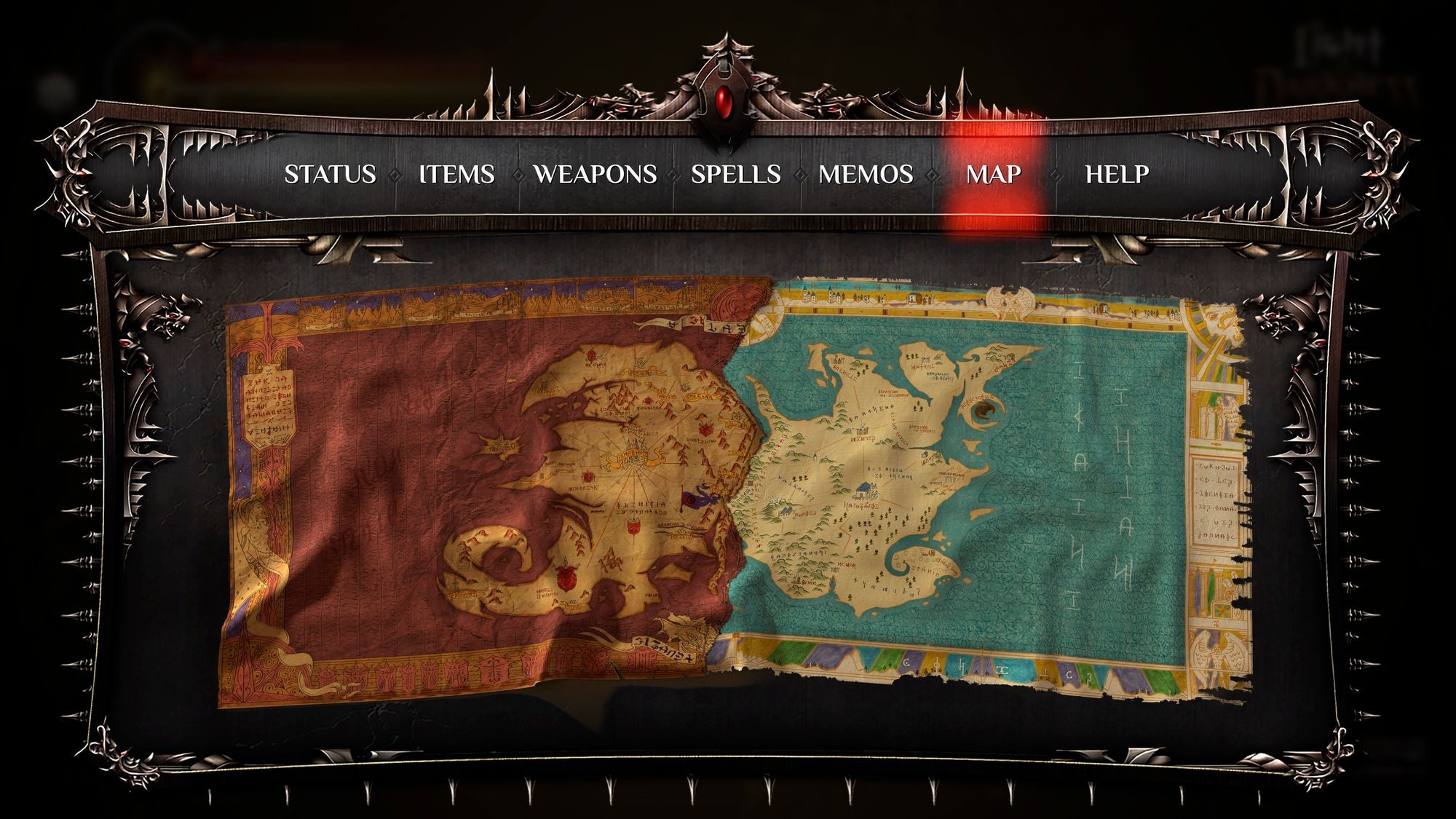Screen dimensions: 1456x819
Task: Switch to the WEAPONS tab
Action: click(596, 174)
